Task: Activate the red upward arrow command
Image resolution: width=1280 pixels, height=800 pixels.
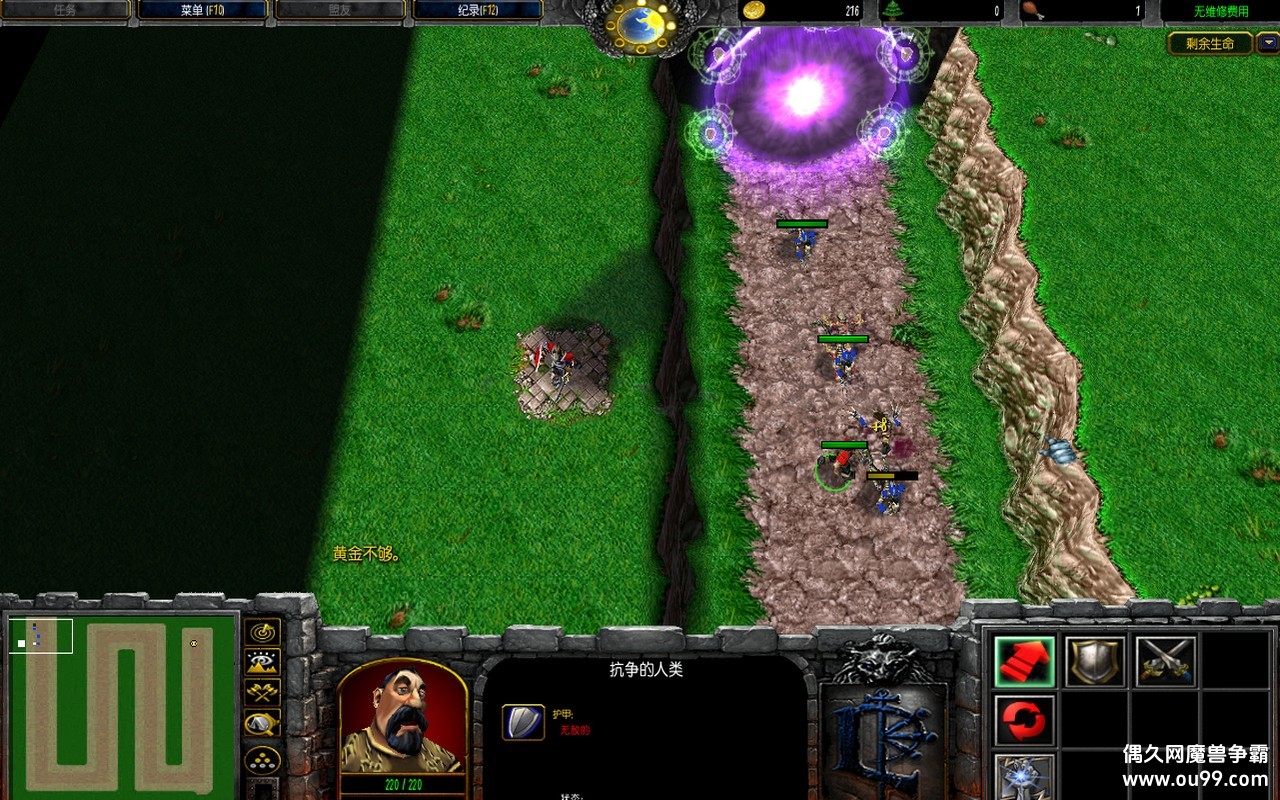Action: [x=1025, y=661]
